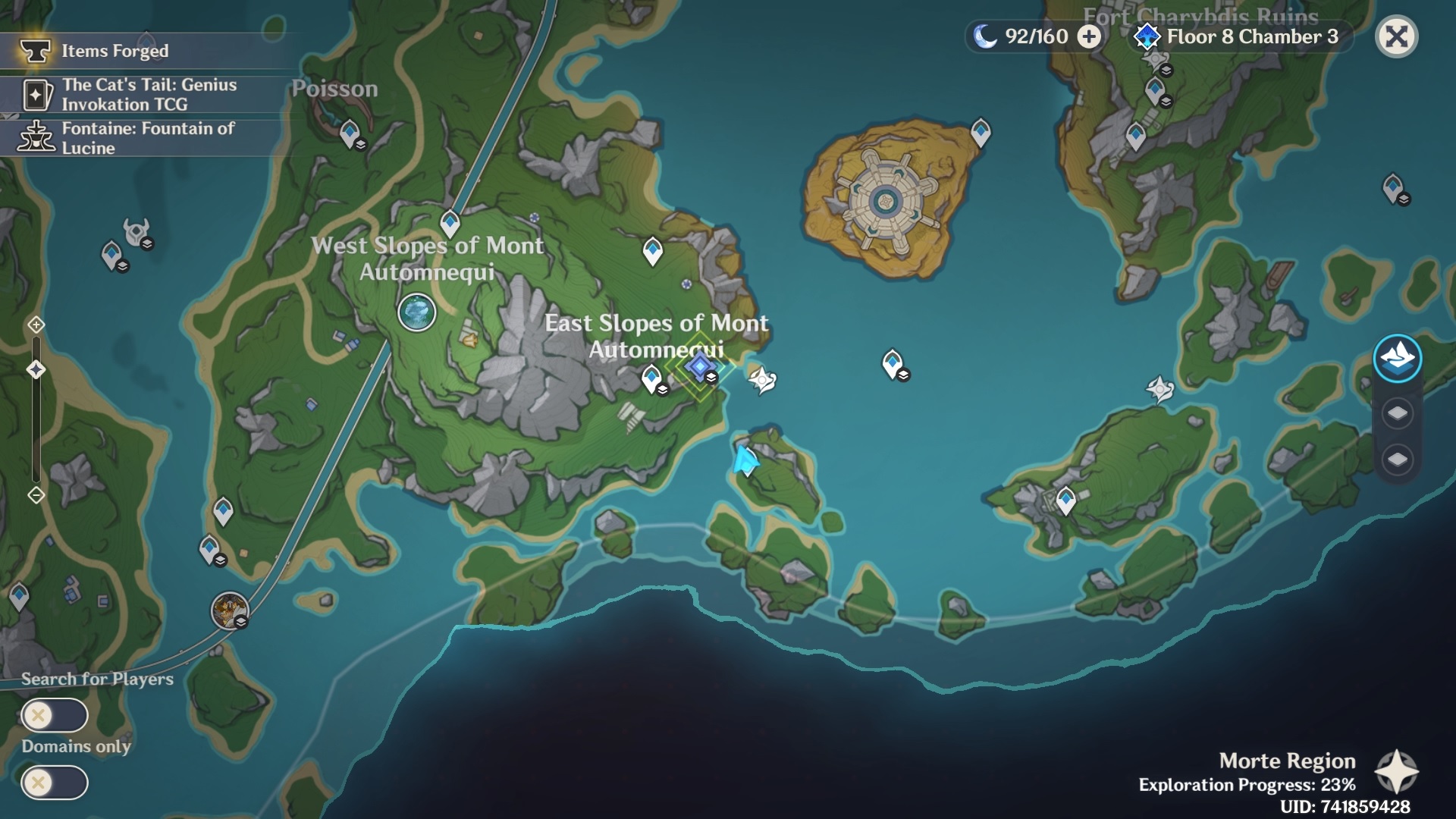Click the Statue of the Seven marker
Image resolution: width=1456 pixels, height=819 pixels.
[x=416, y=312]
